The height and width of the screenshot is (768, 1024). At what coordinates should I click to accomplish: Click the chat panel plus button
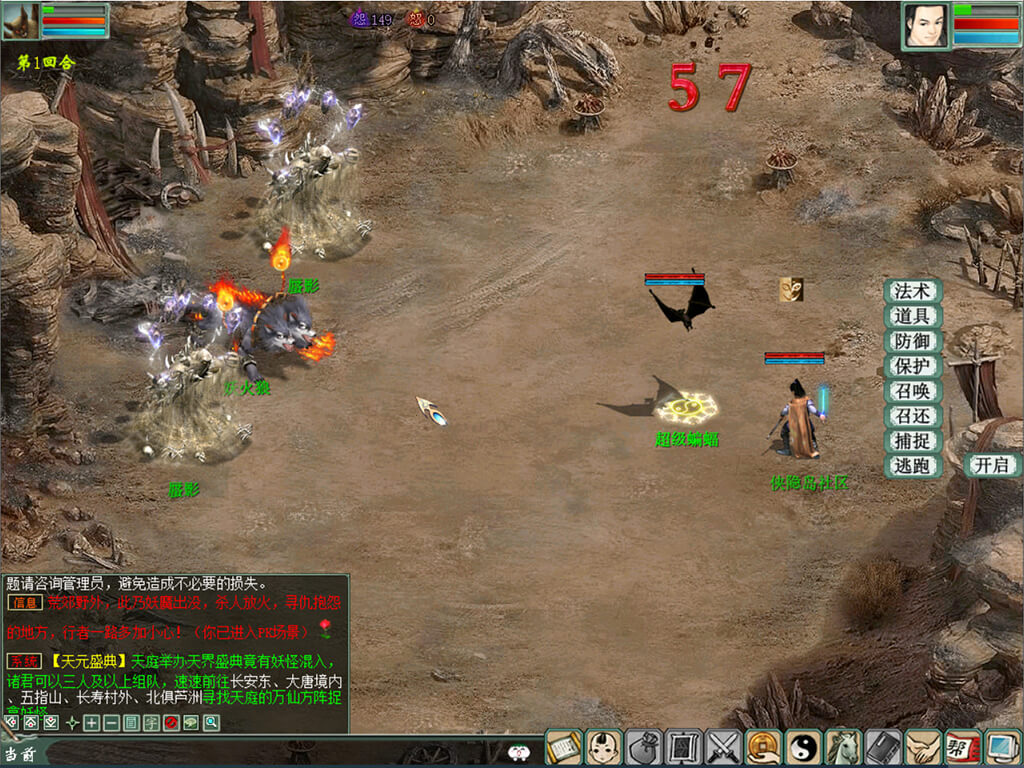pos(91,723)
